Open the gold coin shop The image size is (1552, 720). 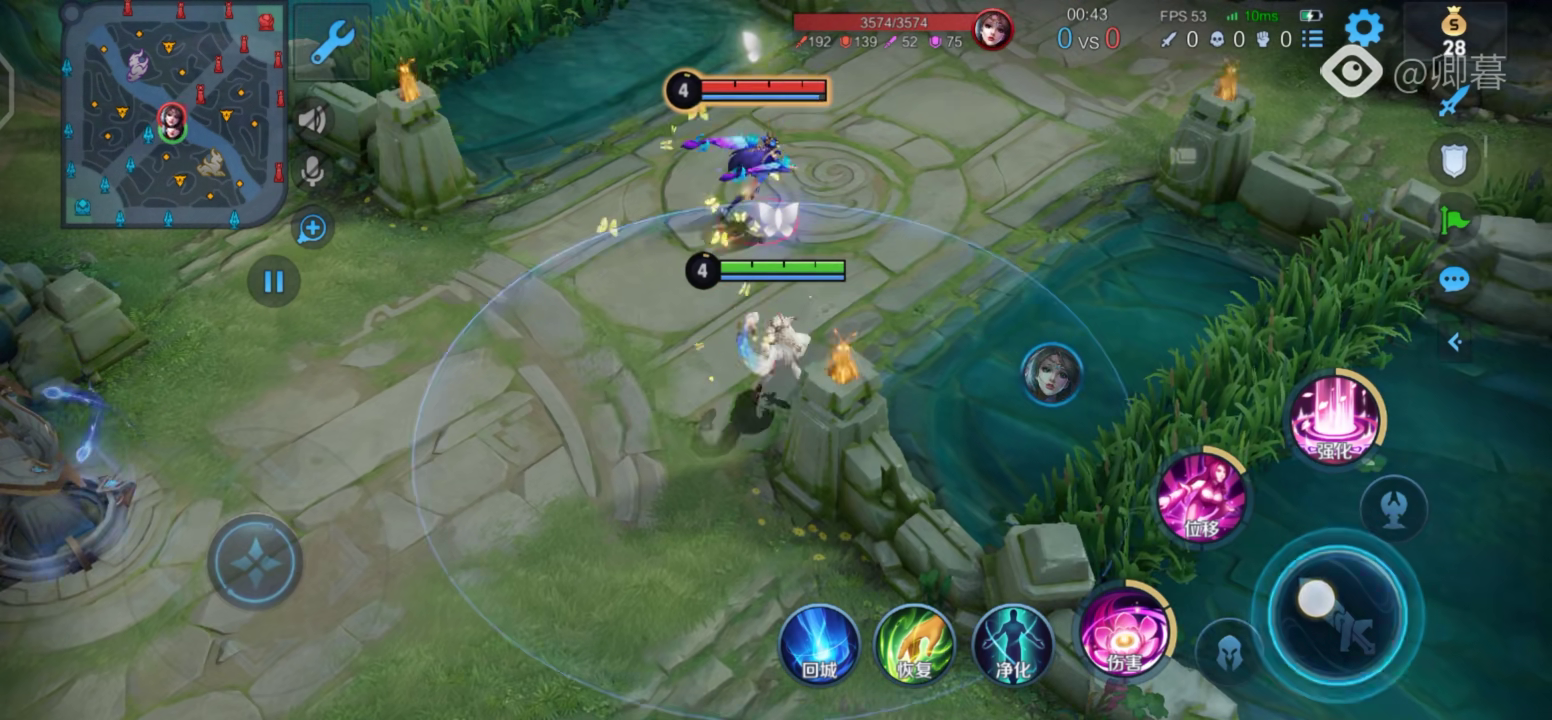tap(1453, 32)
